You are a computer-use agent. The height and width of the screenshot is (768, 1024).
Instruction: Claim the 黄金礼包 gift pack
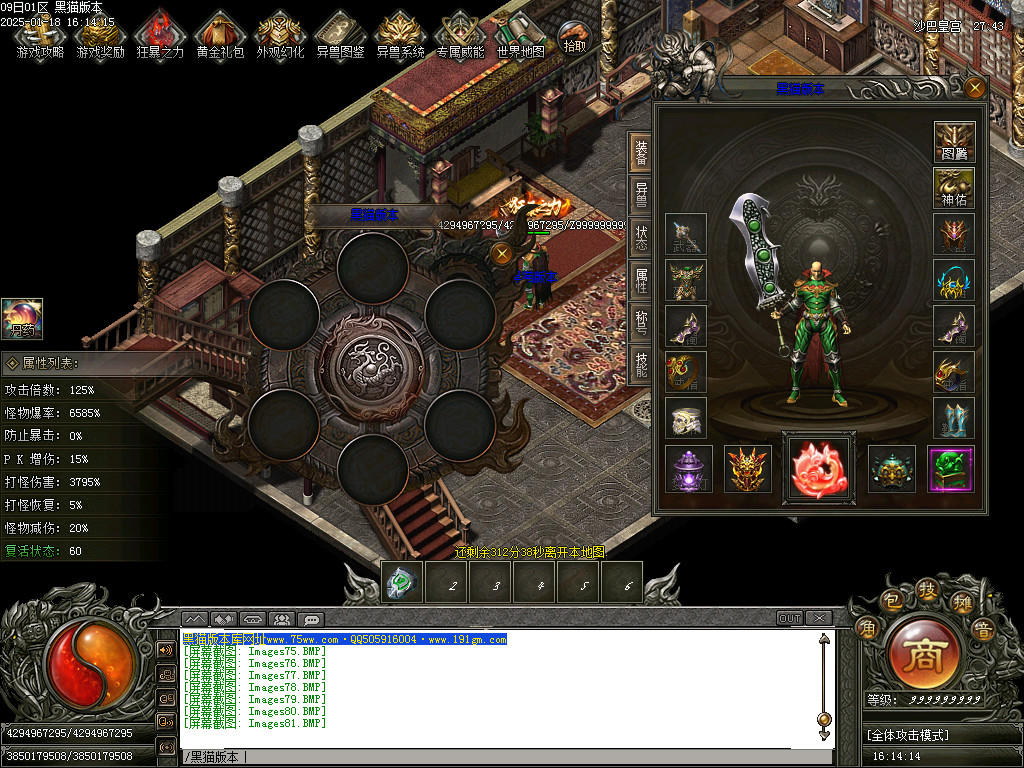click(x=220, y=35)
